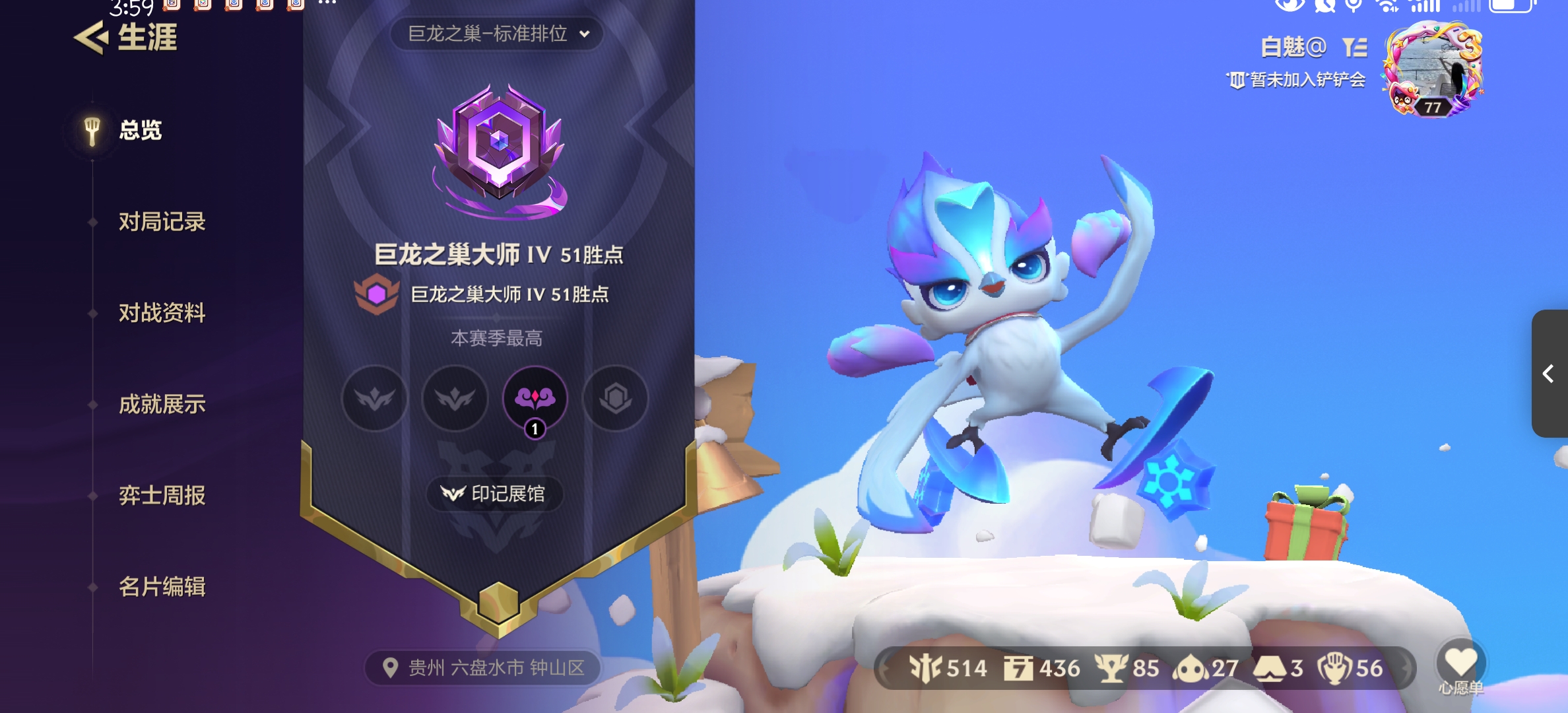
Task: Expand the side panel arrow on right edge
Action: [1549, 374]
